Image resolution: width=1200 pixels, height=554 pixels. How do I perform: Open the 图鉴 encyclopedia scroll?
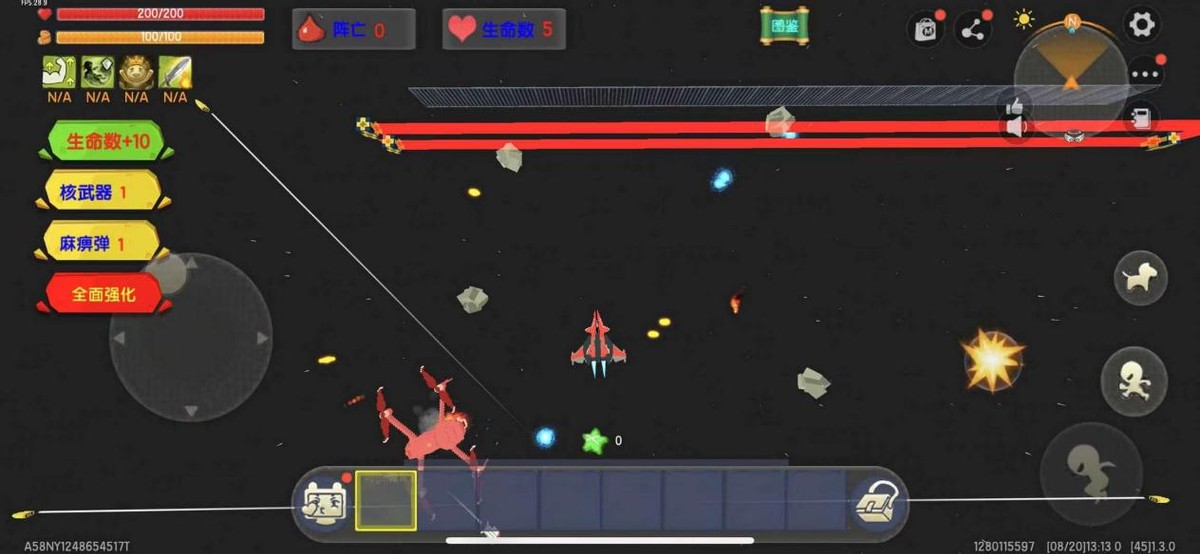[784, 27]
